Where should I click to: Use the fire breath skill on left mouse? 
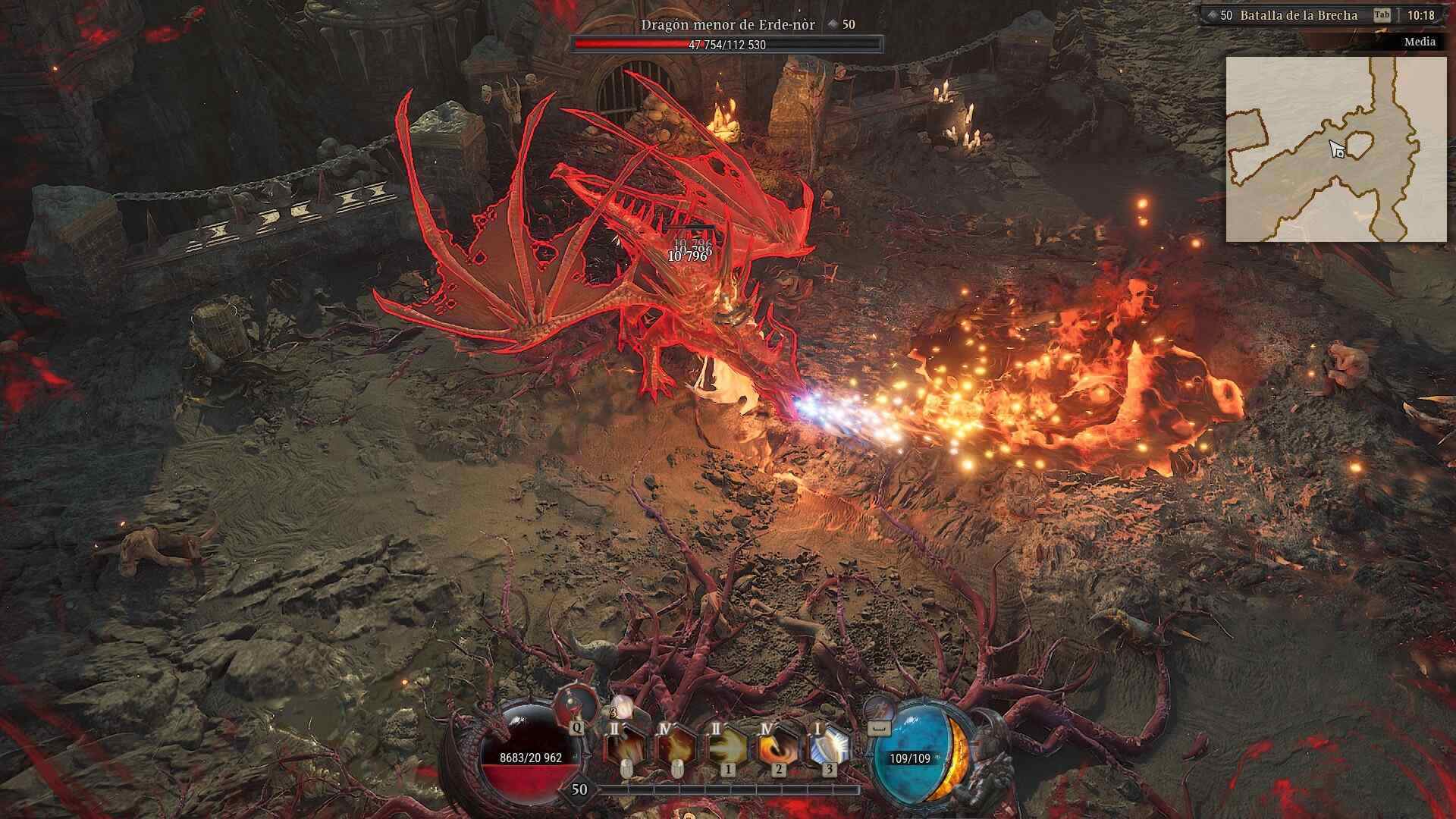(624, 745)
